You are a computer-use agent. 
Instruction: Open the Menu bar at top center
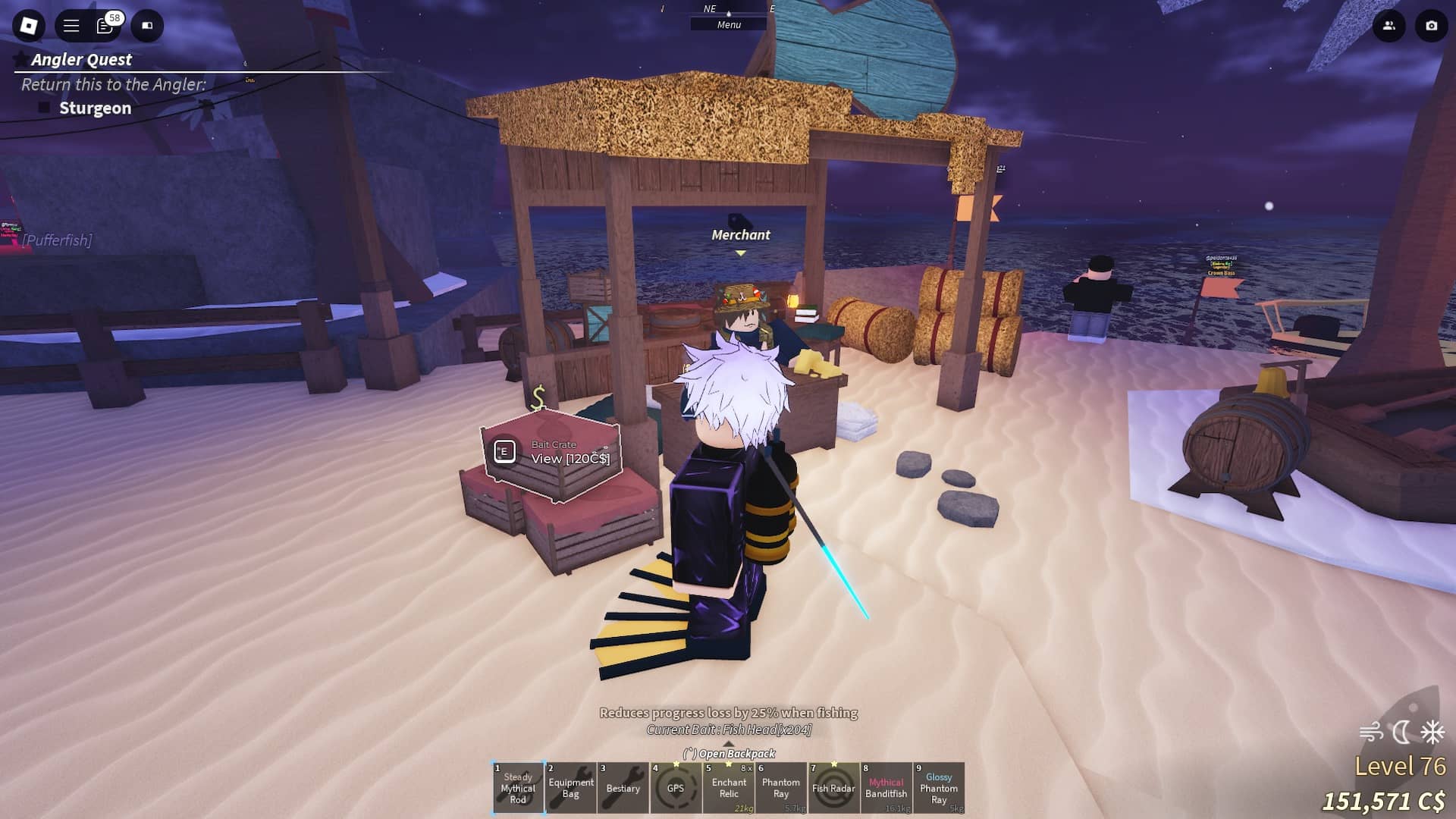(729, 24)
